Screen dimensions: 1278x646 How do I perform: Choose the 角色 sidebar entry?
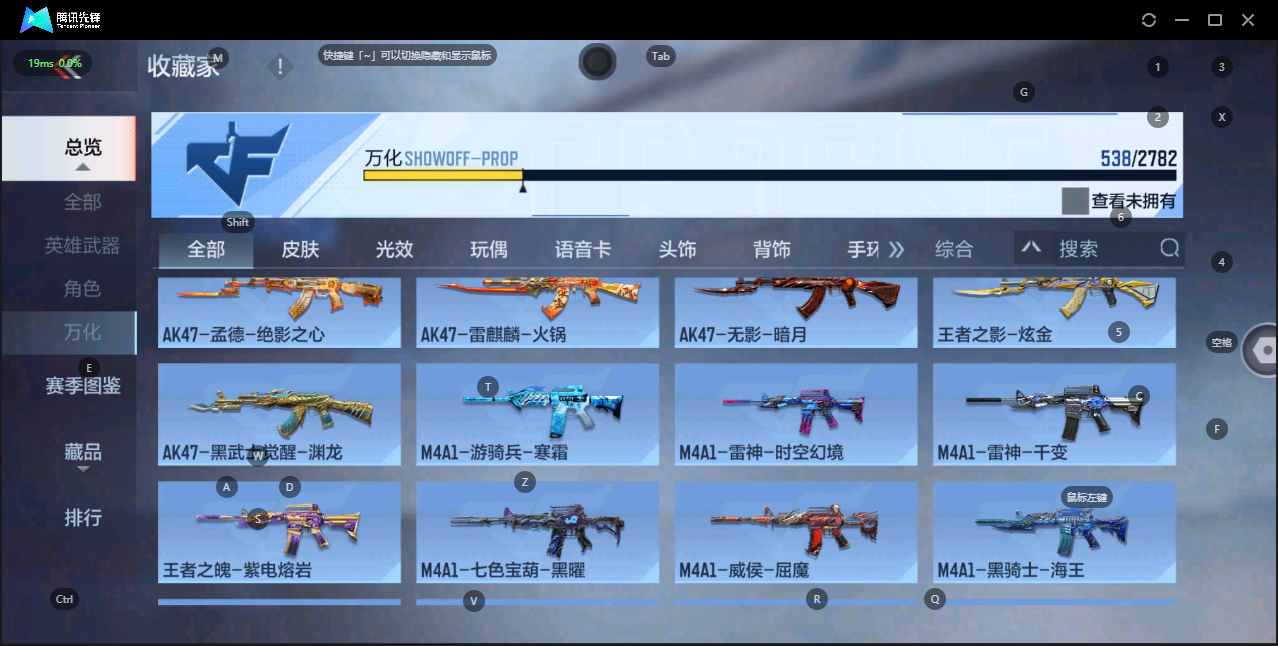tap(82, 289)
